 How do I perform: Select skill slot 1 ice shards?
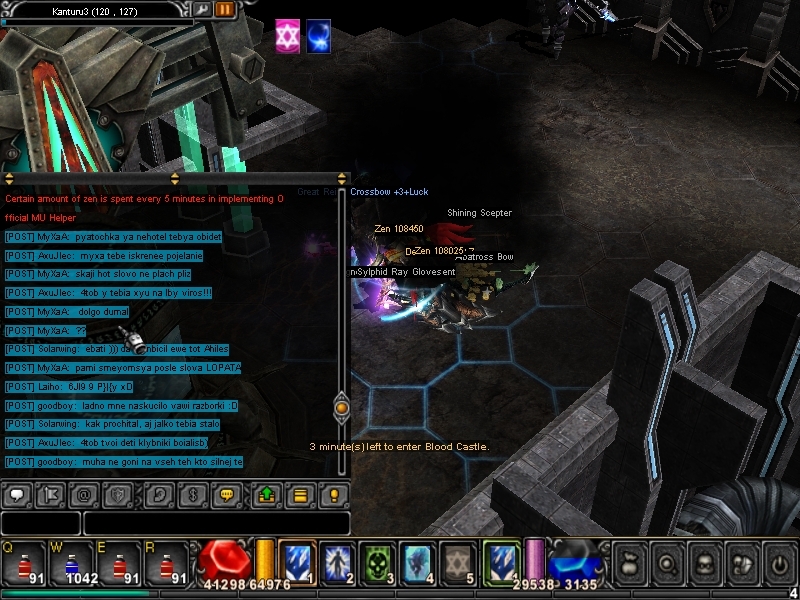(x=297, y=562)
